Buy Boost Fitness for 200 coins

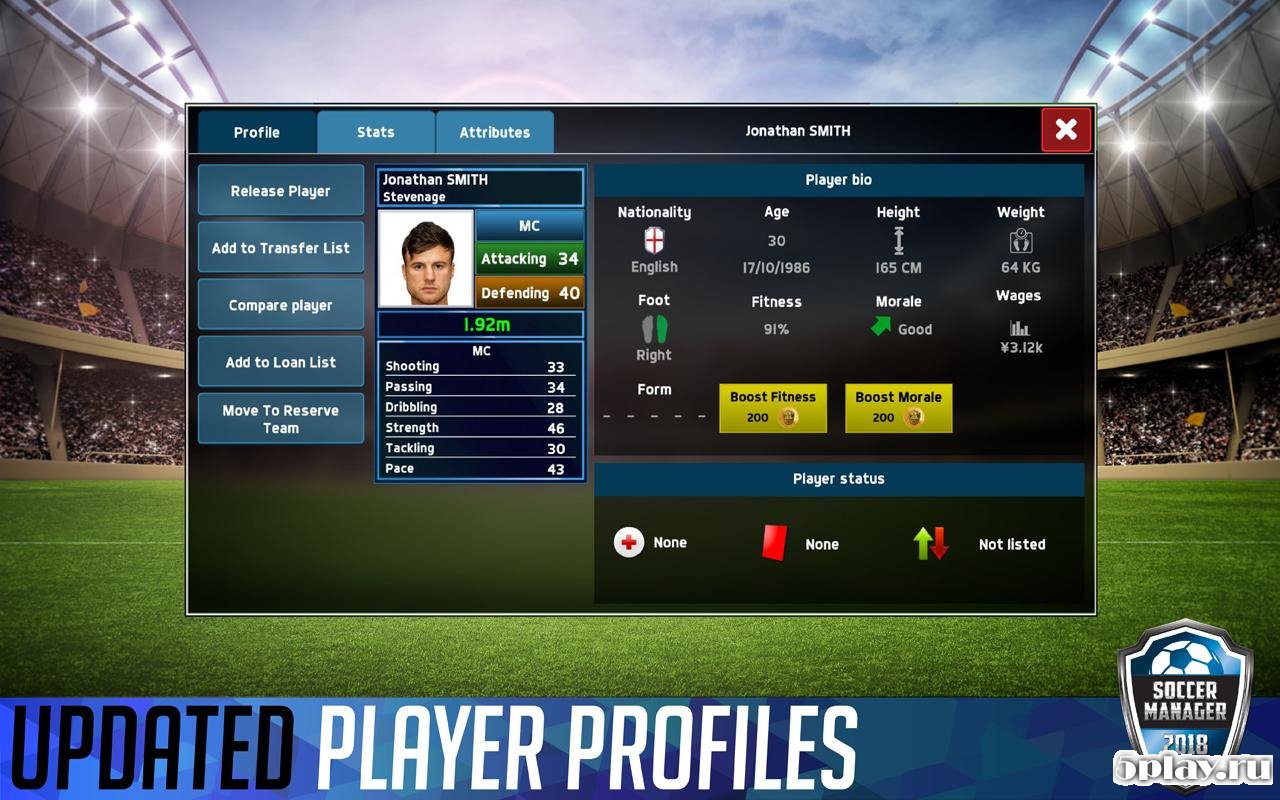tap(773, 407)
